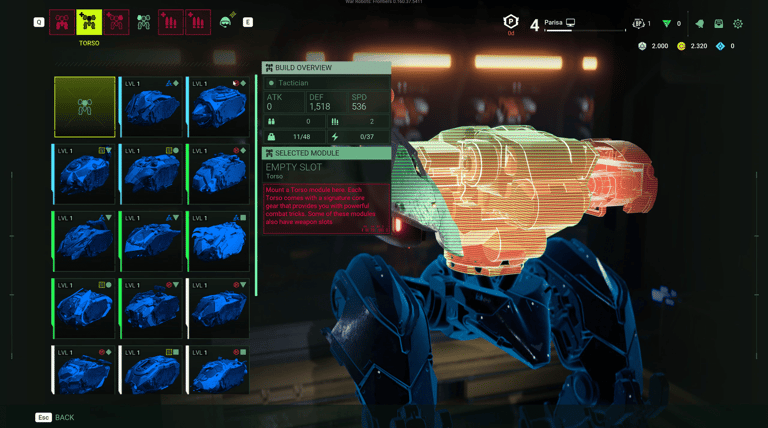Image resolution: width=768 pixels, height=428 pixels.
Task: Open the premium P hexagon badge
Action: (510, 22)
